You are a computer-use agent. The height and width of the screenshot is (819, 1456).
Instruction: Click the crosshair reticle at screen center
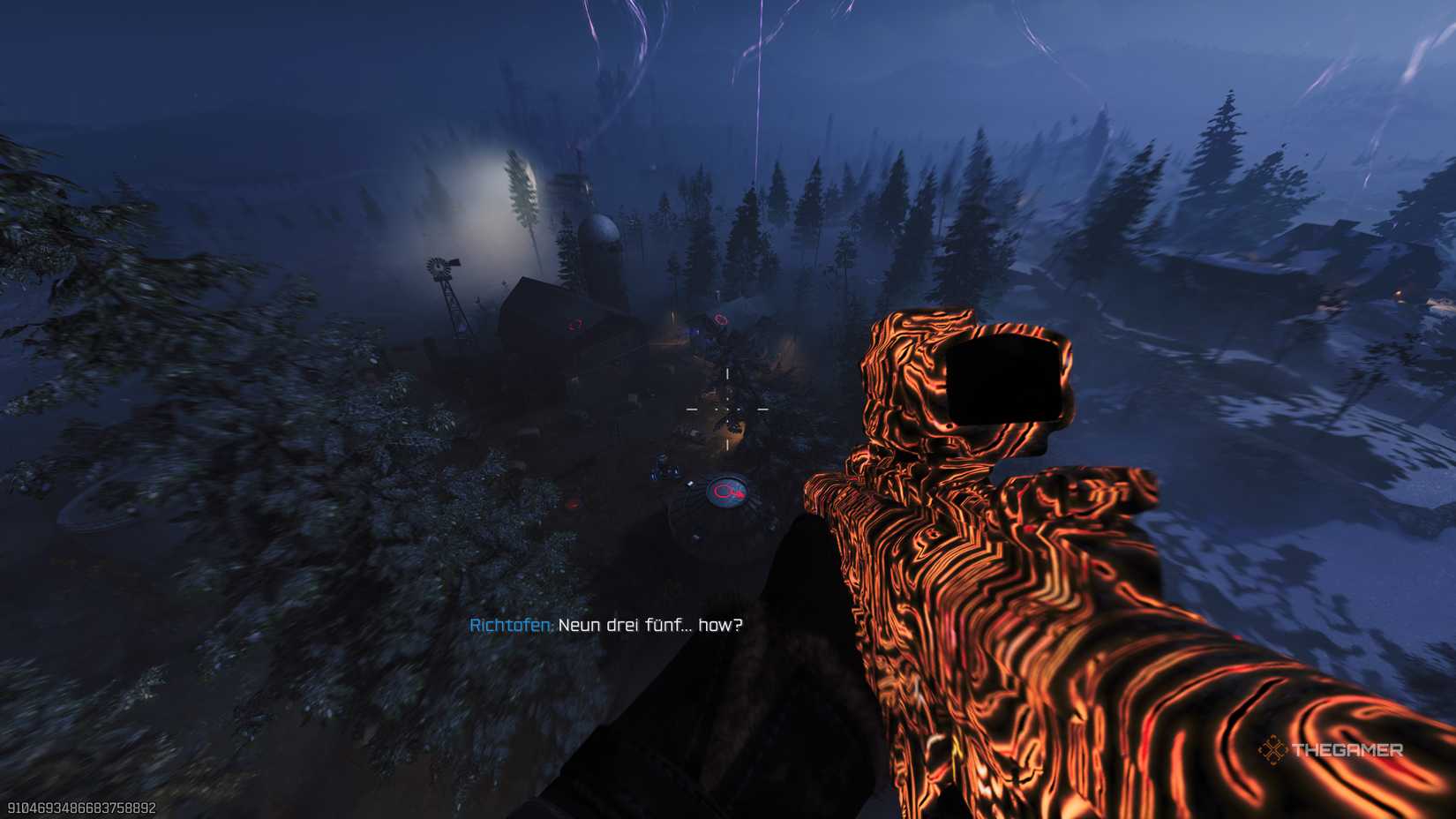[x=726, y=409]
